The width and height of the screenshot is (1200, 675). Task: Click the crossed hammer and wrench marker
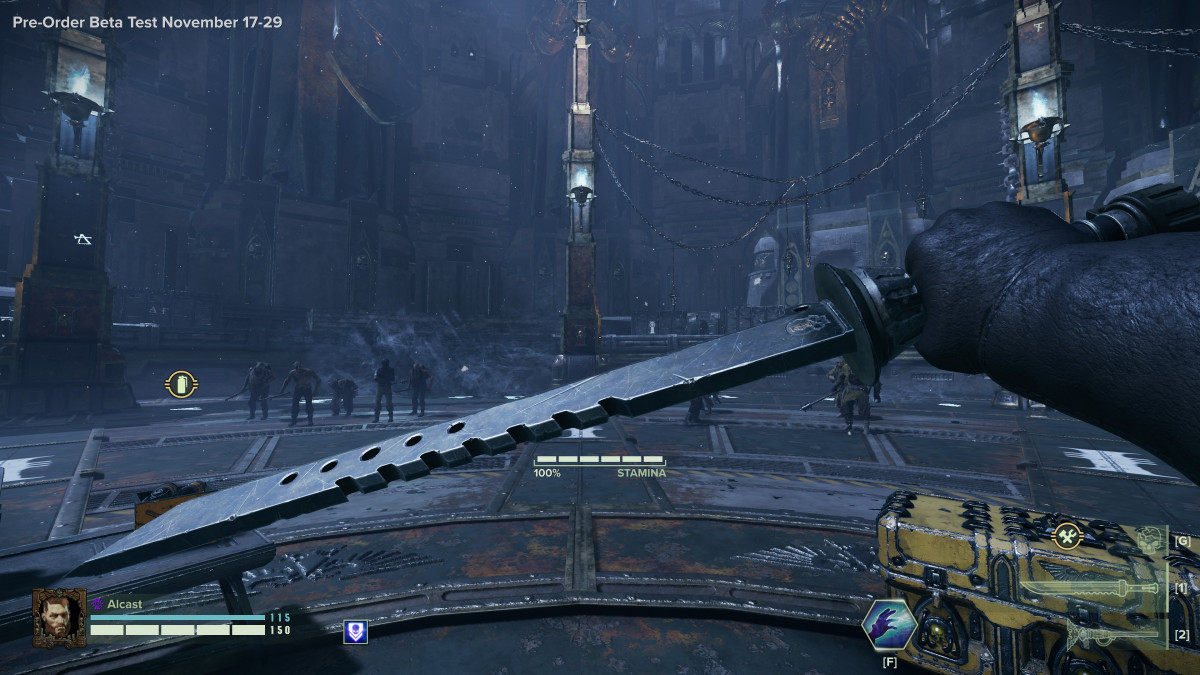[x=1069, y=537]
